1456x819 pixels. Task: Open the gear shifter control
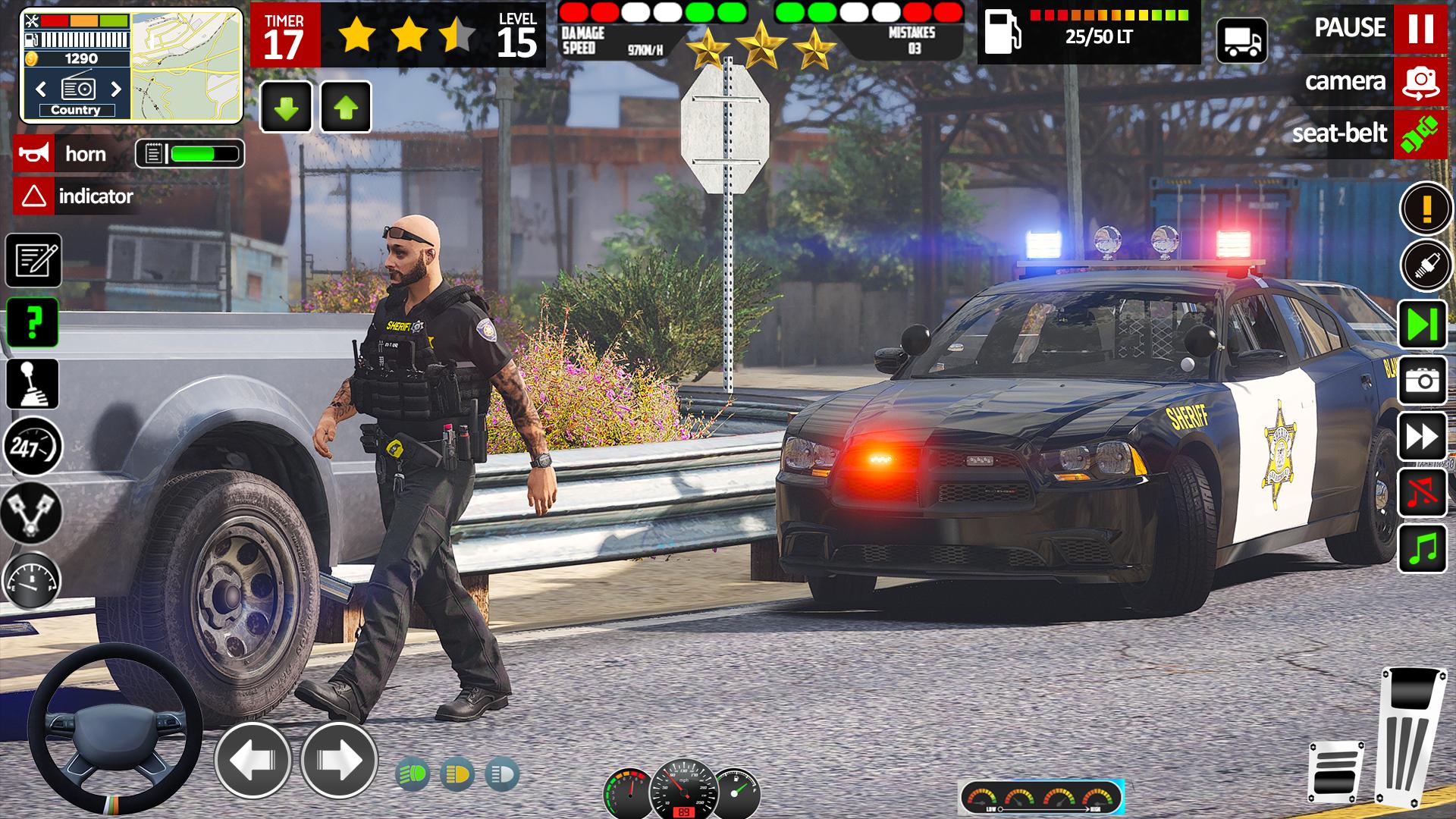[33, 384]
